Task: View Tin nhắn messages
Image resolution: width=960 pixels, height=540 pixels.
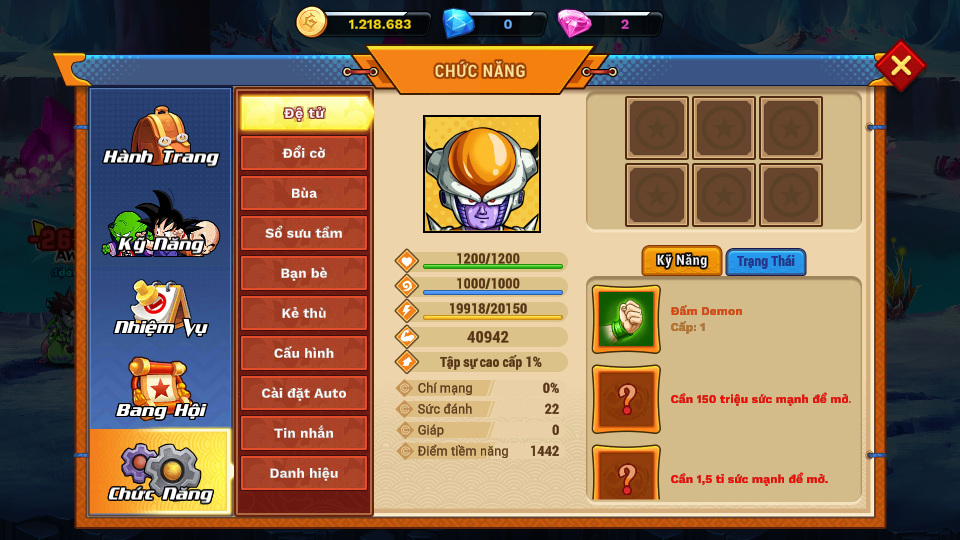Action: coord(304,433)
